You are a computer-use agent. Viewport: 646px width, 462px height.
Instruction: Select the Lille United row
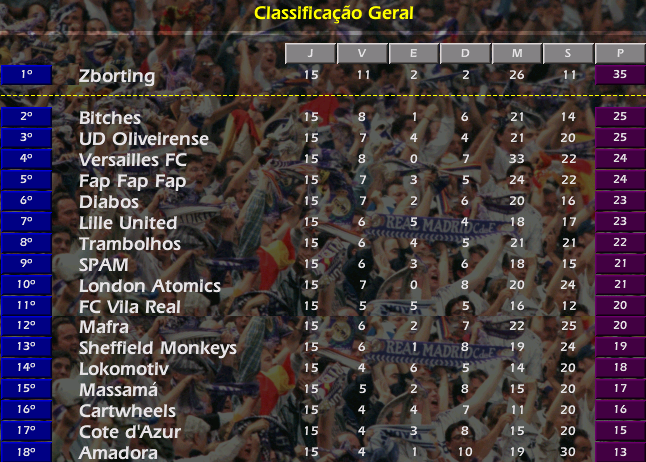[x=128, y=222]
